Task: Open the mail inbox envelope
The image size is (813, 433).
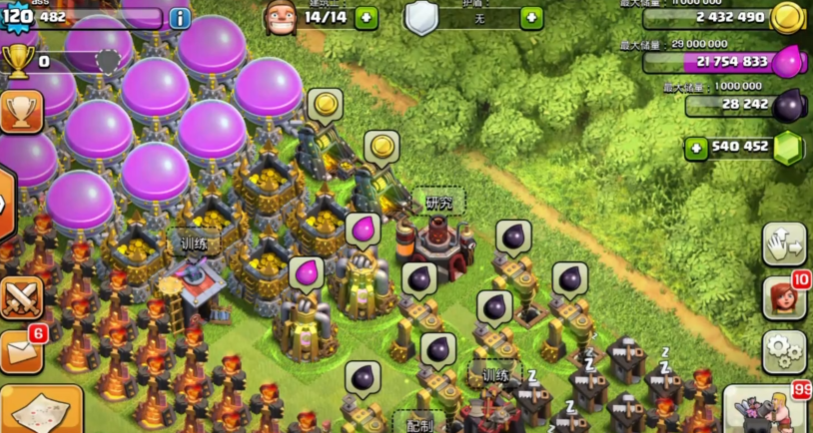Action: click(x=21, y=352)
